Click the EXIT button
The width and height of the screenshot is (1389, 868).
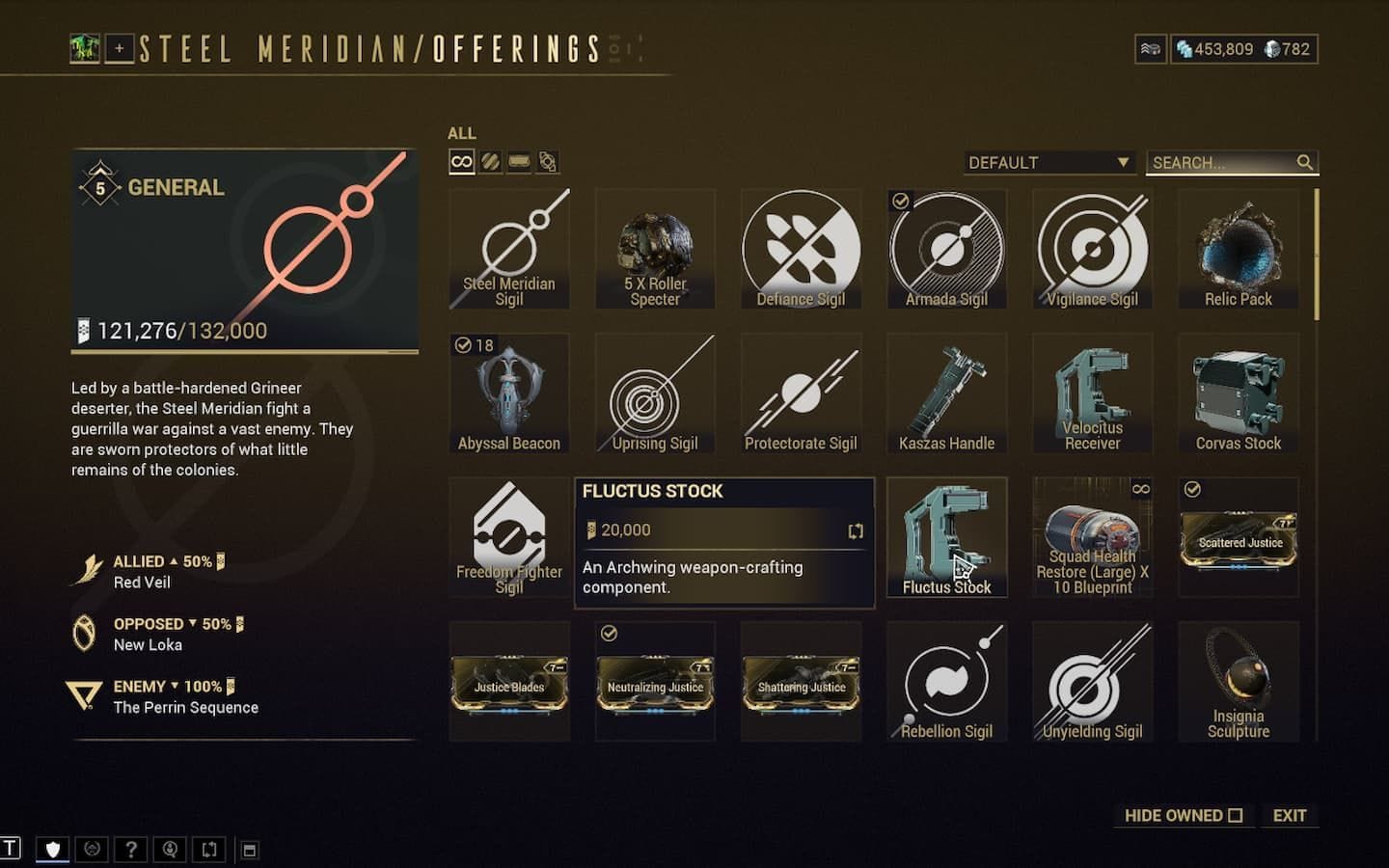[x=1290, y=815]
